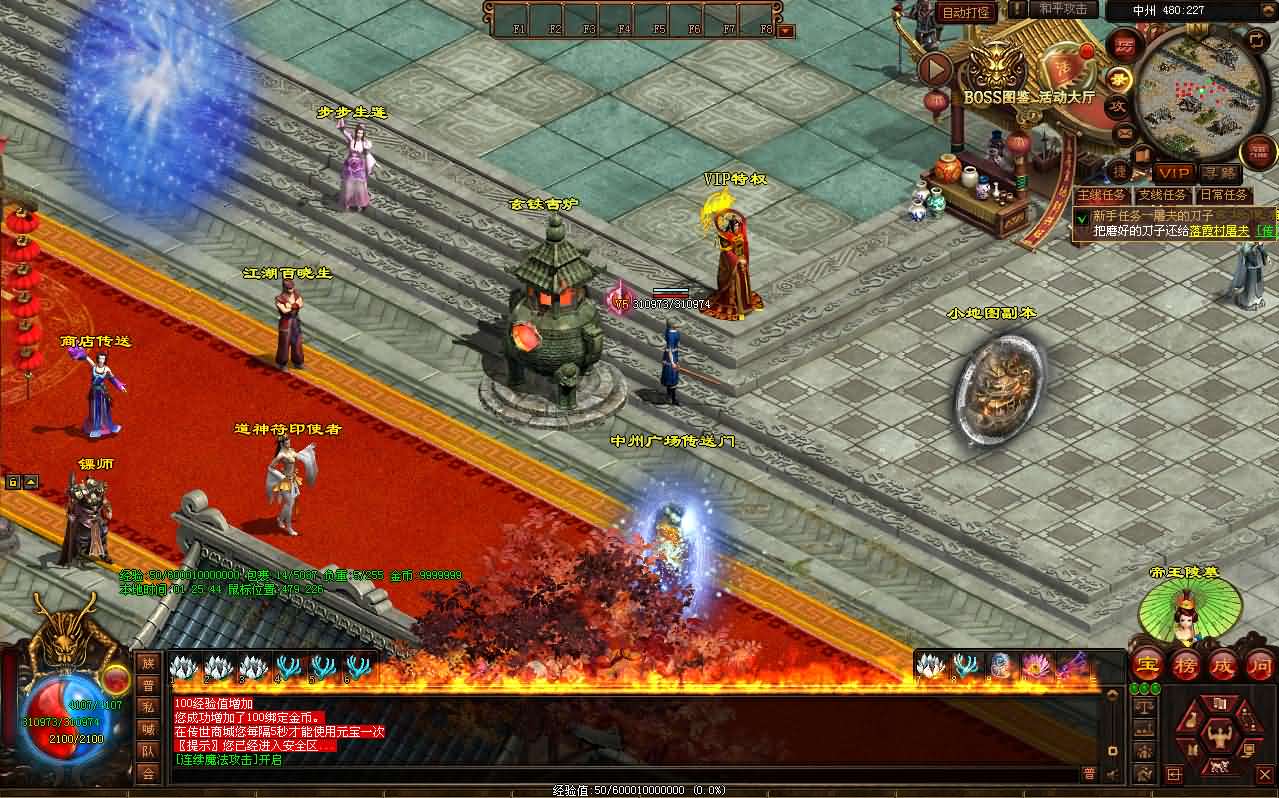Select the 队 team chat channel
Viewport: 1279px width, 798px height.
coord(148,750)
